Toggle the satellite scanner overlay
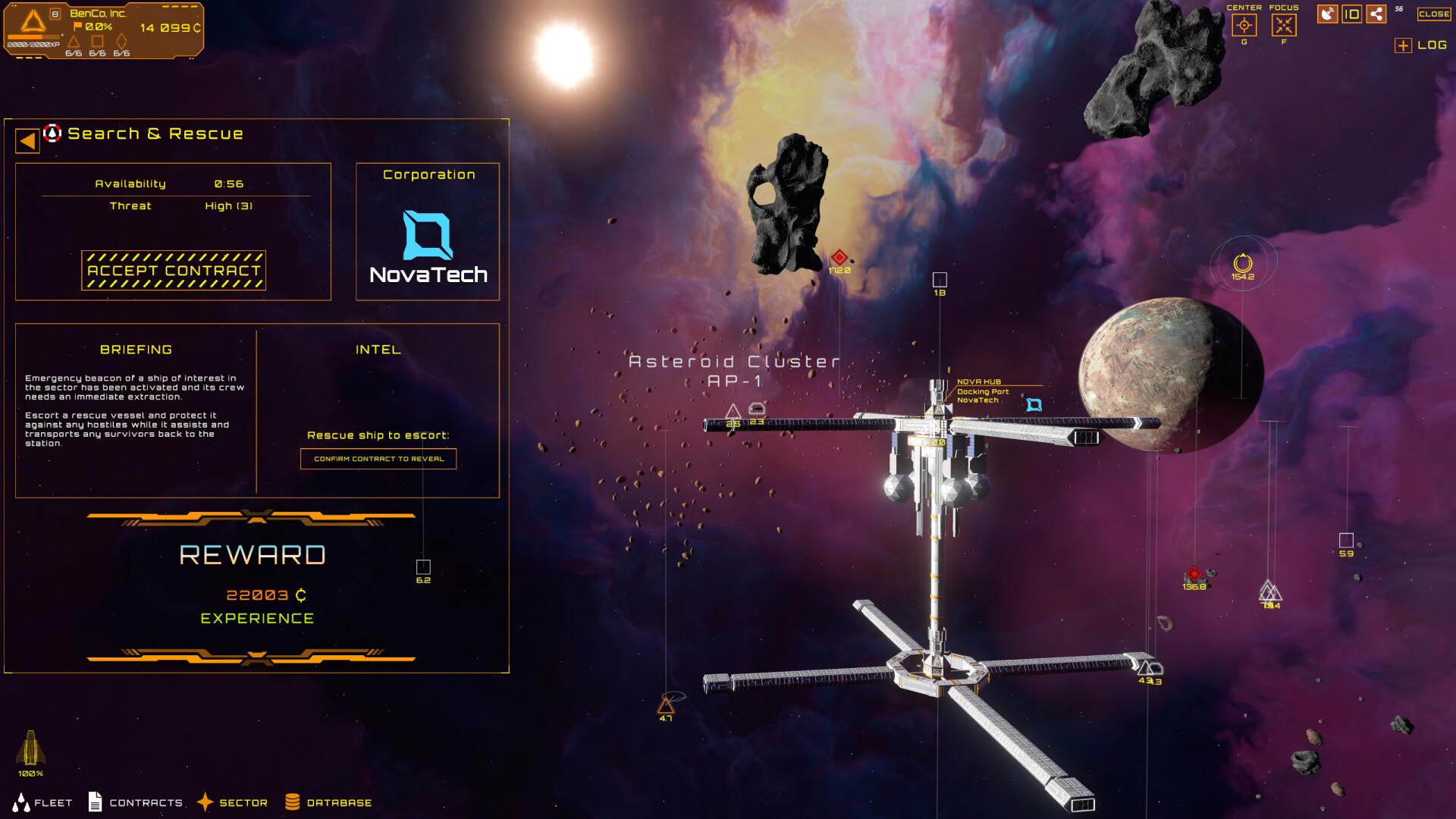Viewport: 1456px width, 819px height. (x=1329, y=15)
